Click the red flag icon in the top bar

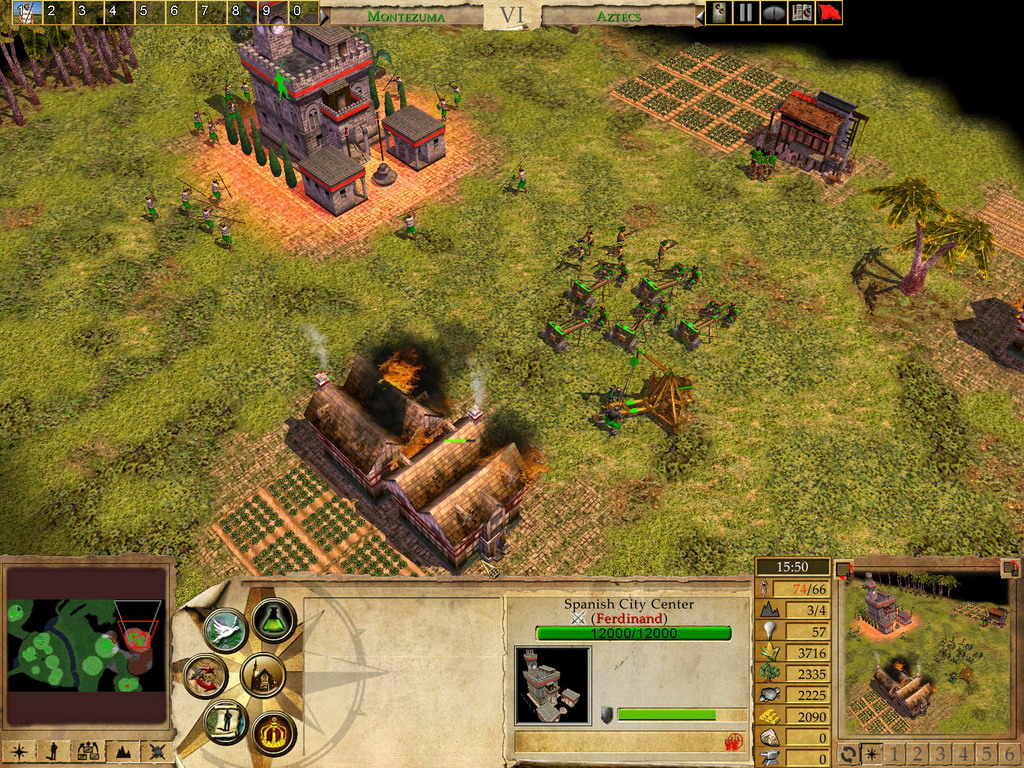(x=829, y=13)
